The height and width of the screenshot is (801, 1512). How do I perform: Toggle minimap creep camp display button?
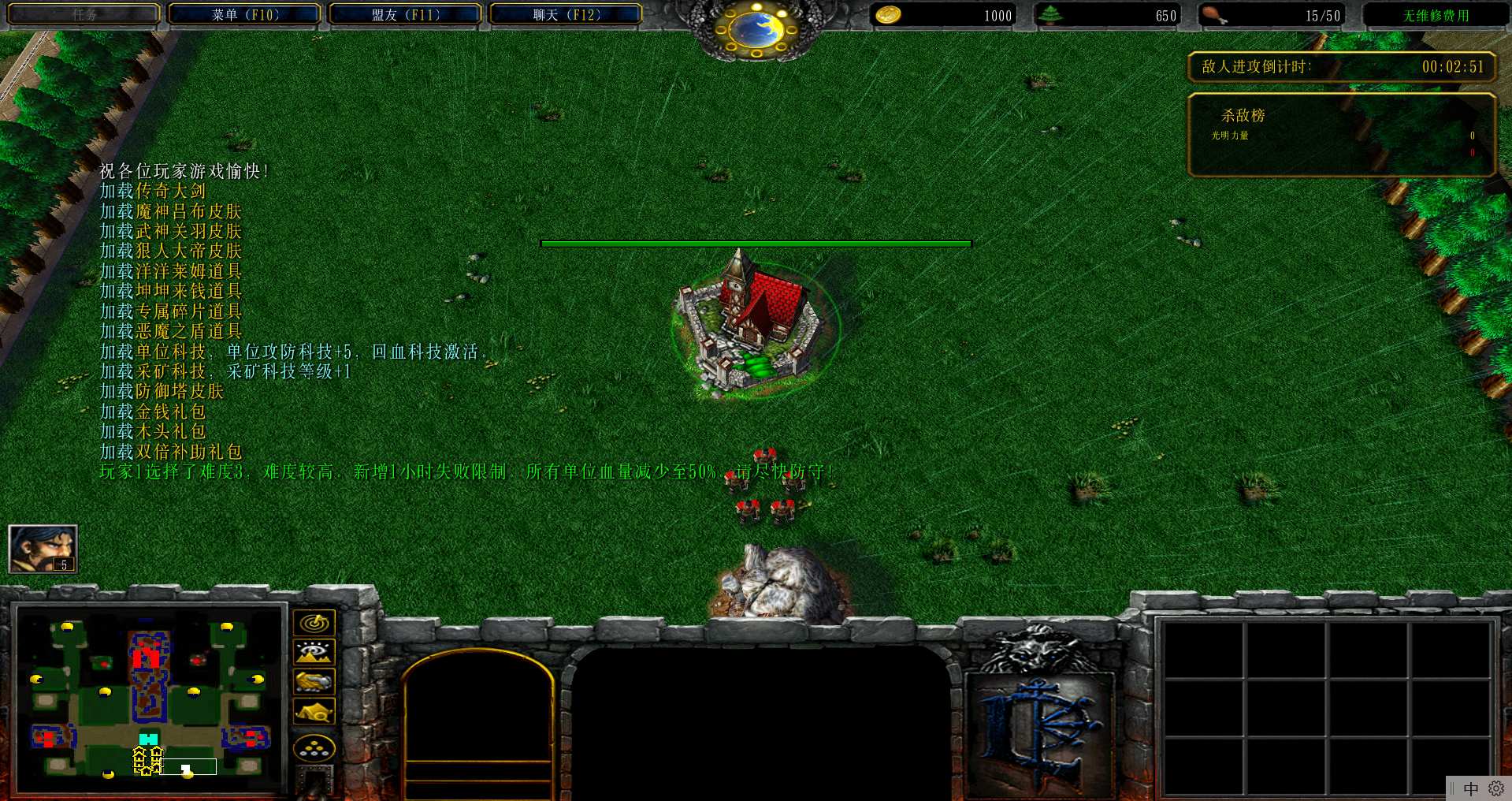pos(314,711)
